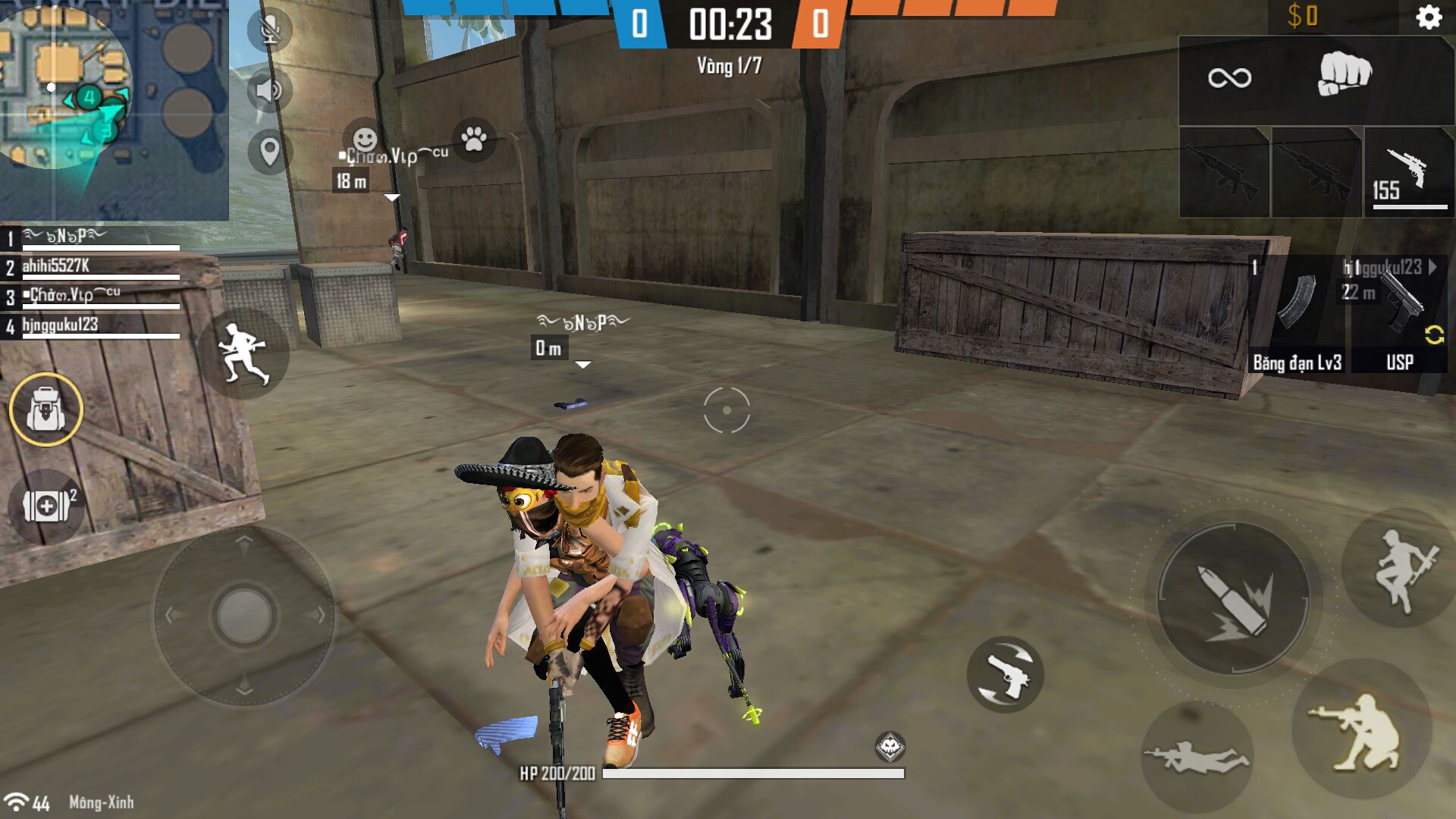Open the settings gear menu
Viewport: 1456px width, 819px height.
[x=1428, y=17]
